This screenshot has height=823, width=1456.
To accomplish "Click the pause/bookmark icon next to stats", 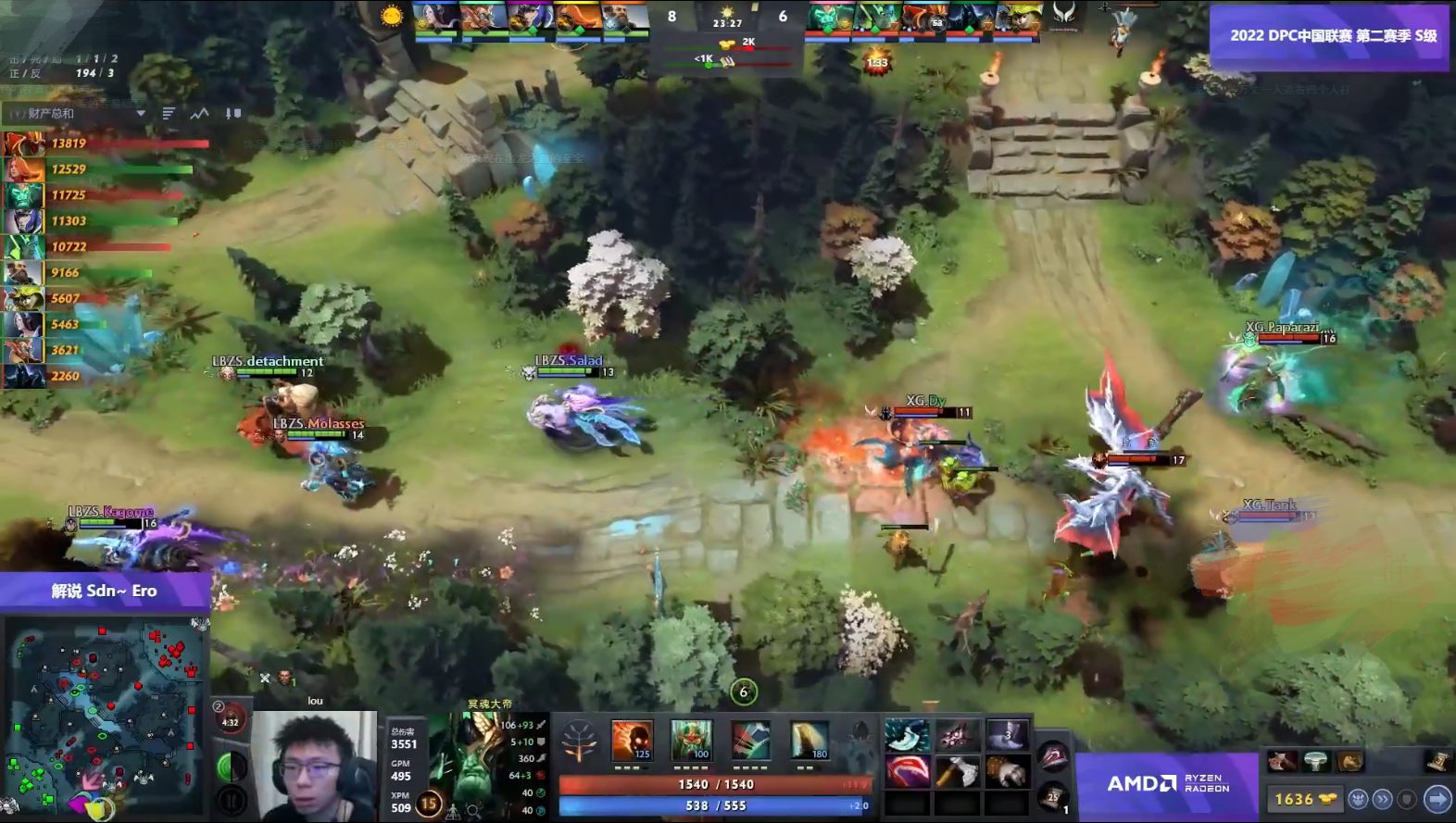I will [x=233, y=114].
